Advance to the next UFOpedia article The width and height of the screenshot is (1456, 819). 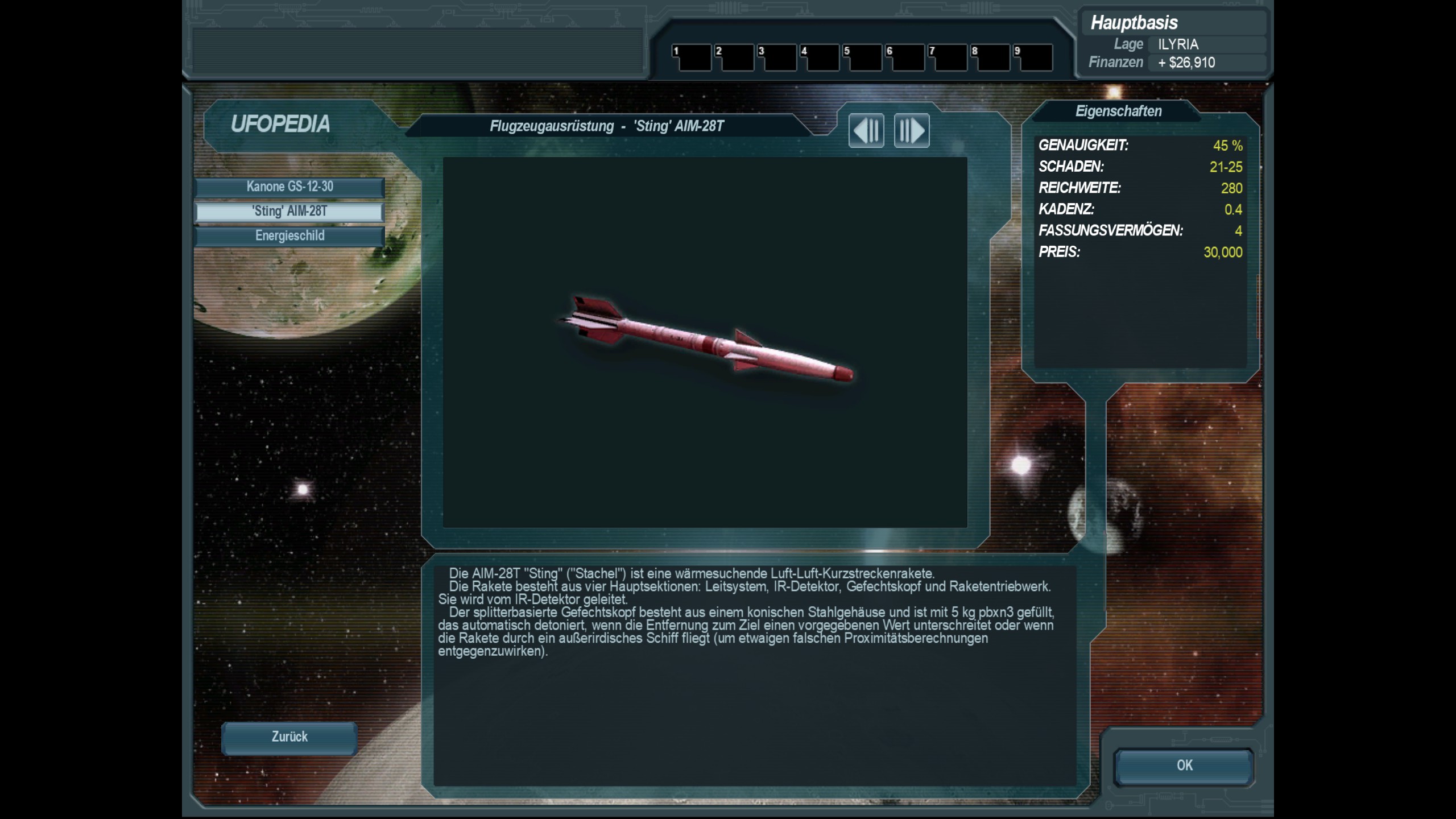(912, 131)
